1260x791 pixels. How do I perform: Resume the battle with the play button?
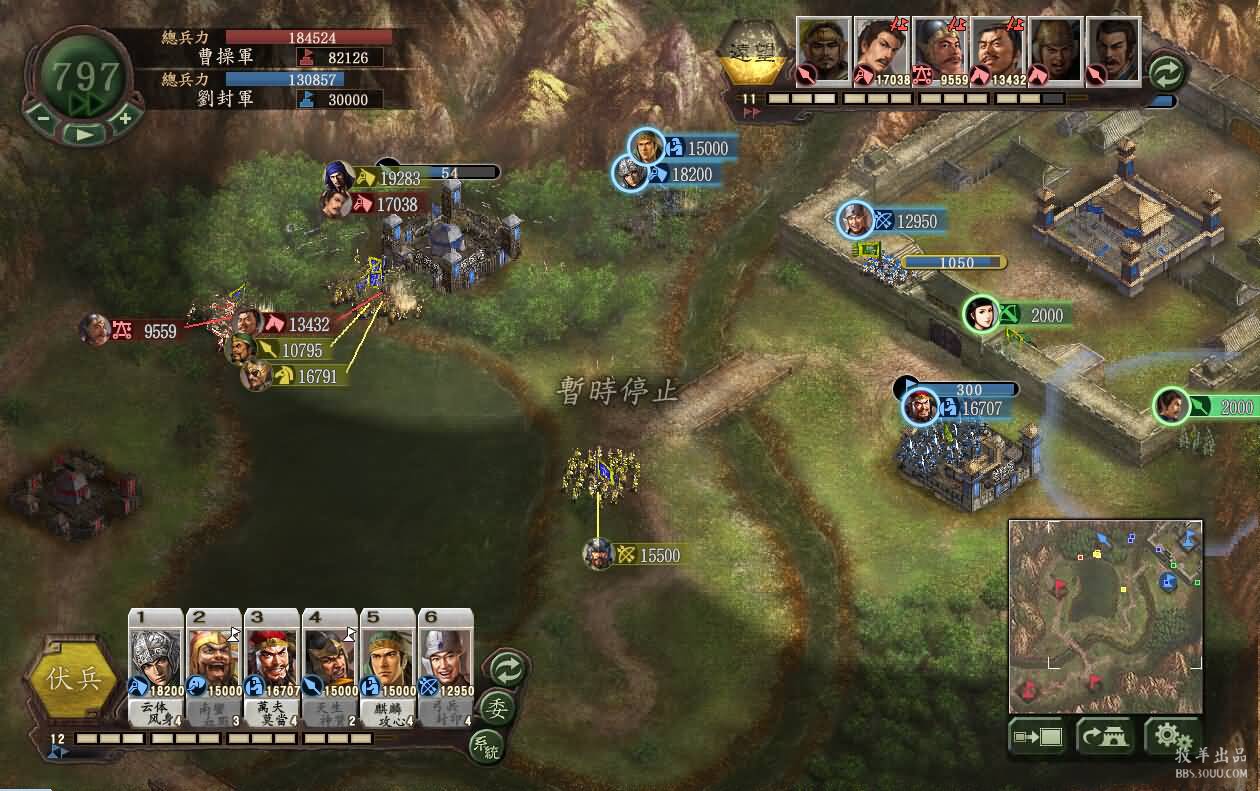pos(84,132)
